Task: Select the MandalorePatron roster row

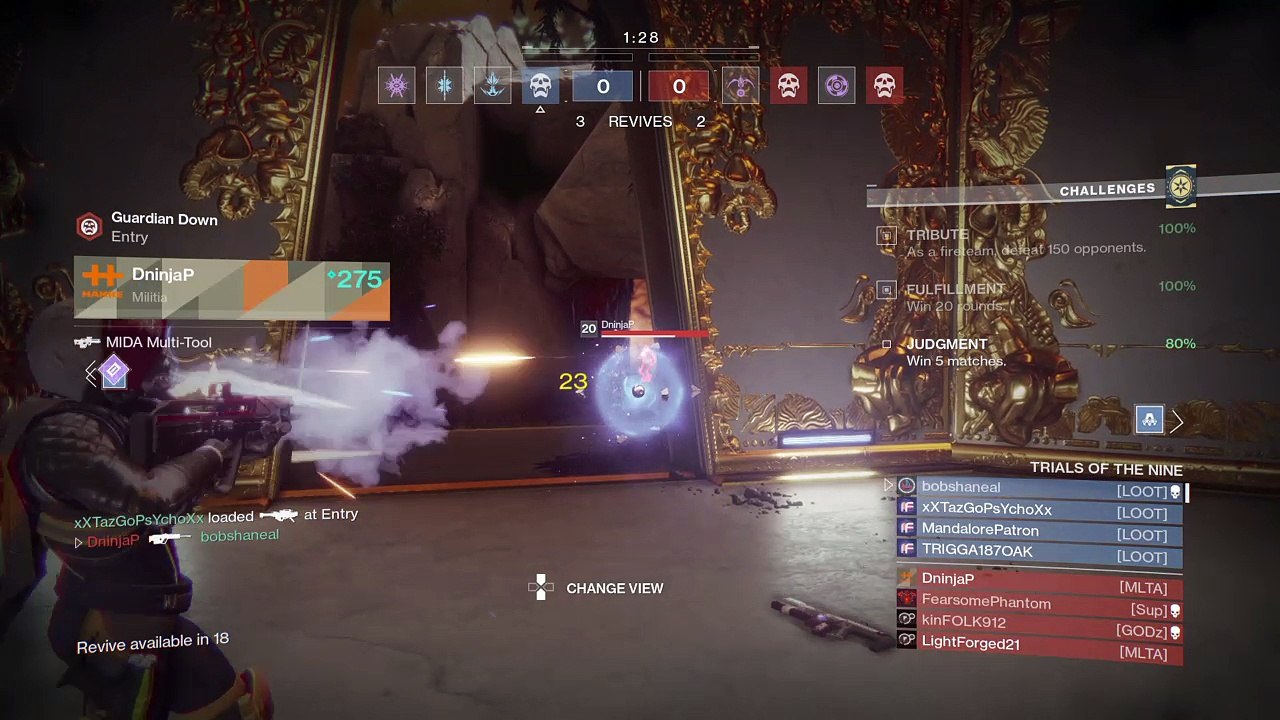Action: point(1040,531)
